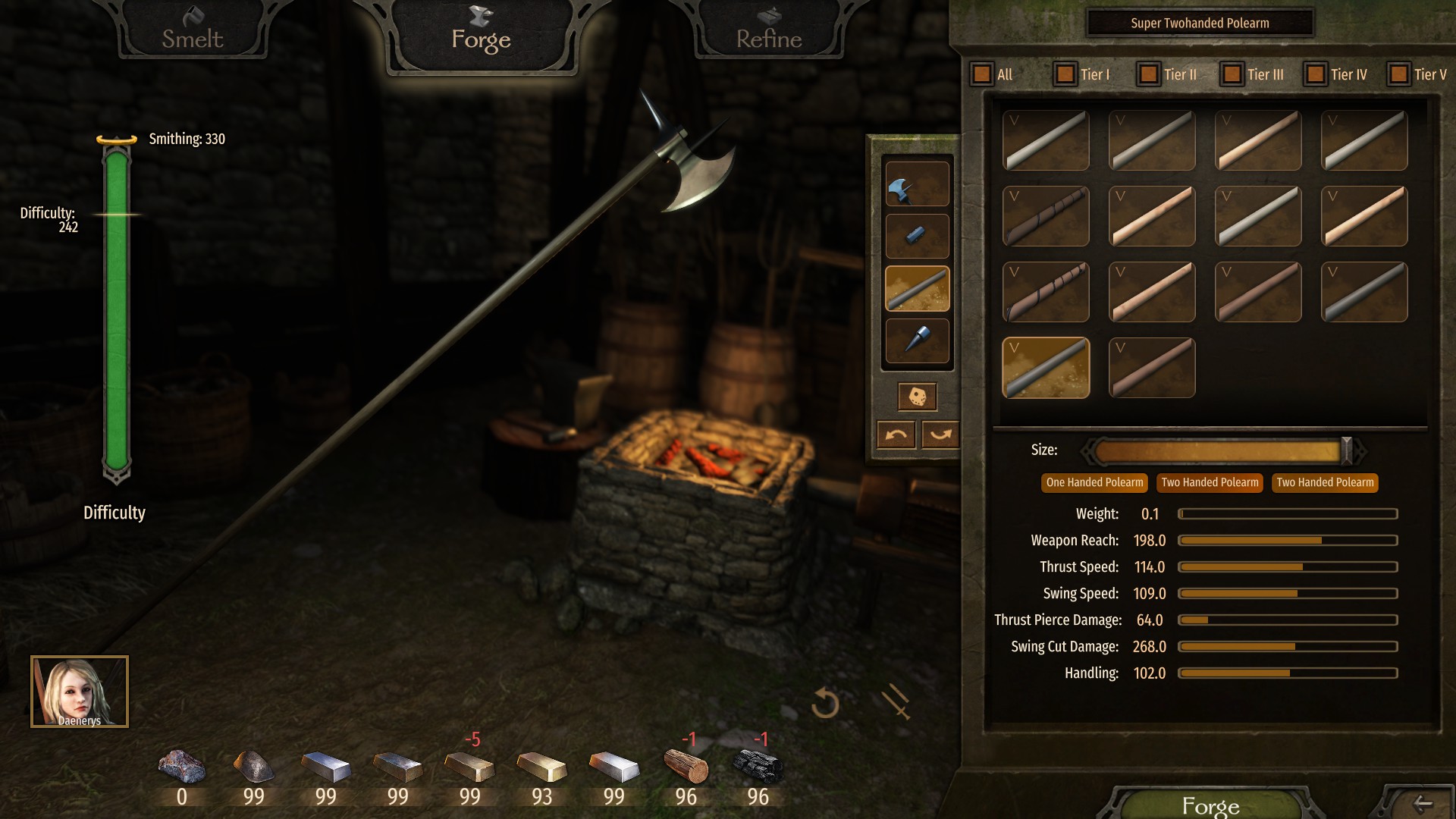Enable the Tier I filter
Image resolution: width=1456 pixels, height=819 pixels.
[1065, 74]
